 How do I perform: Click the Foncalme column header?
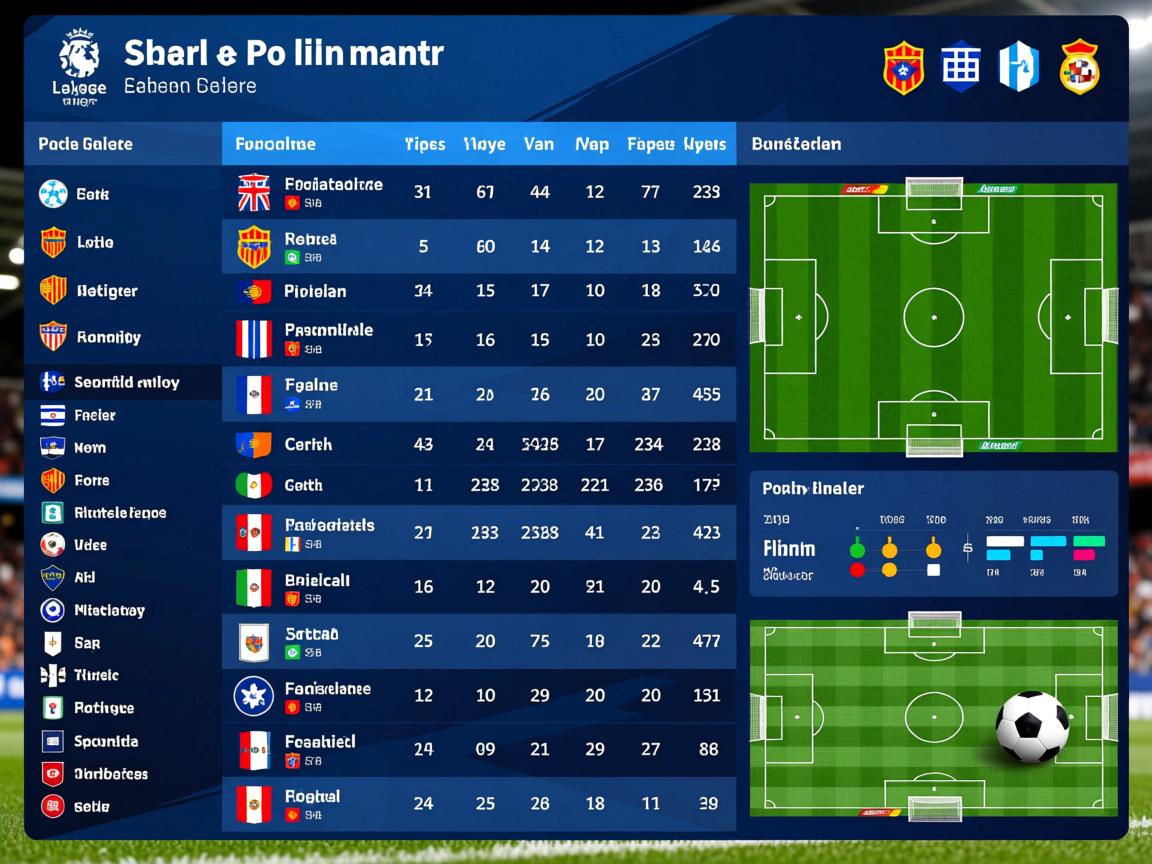pyautogui.click(x=275, y=144)
